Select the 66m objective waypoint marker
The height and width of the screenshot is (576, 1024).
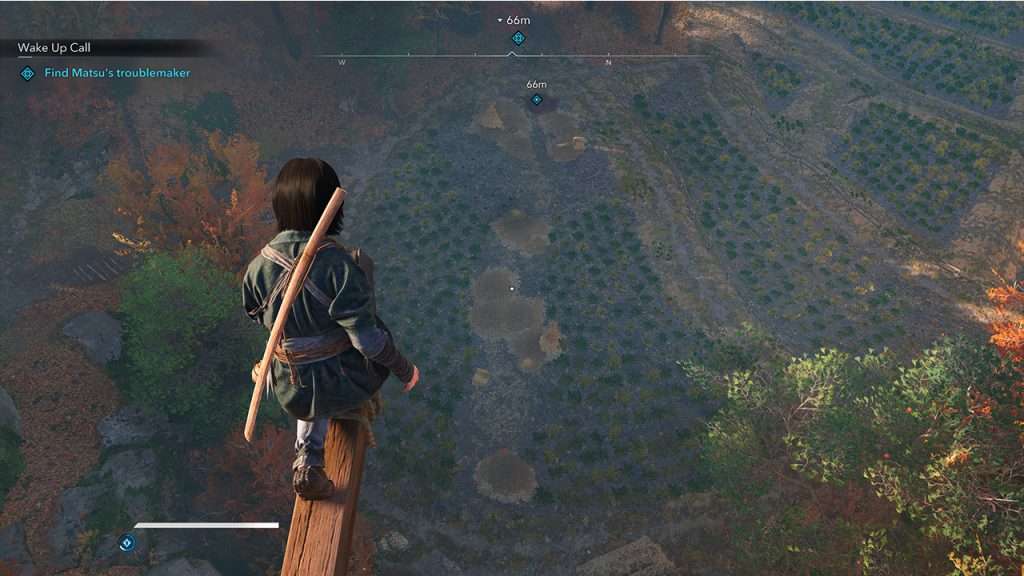pyautogui.click(x=537, y=99)
